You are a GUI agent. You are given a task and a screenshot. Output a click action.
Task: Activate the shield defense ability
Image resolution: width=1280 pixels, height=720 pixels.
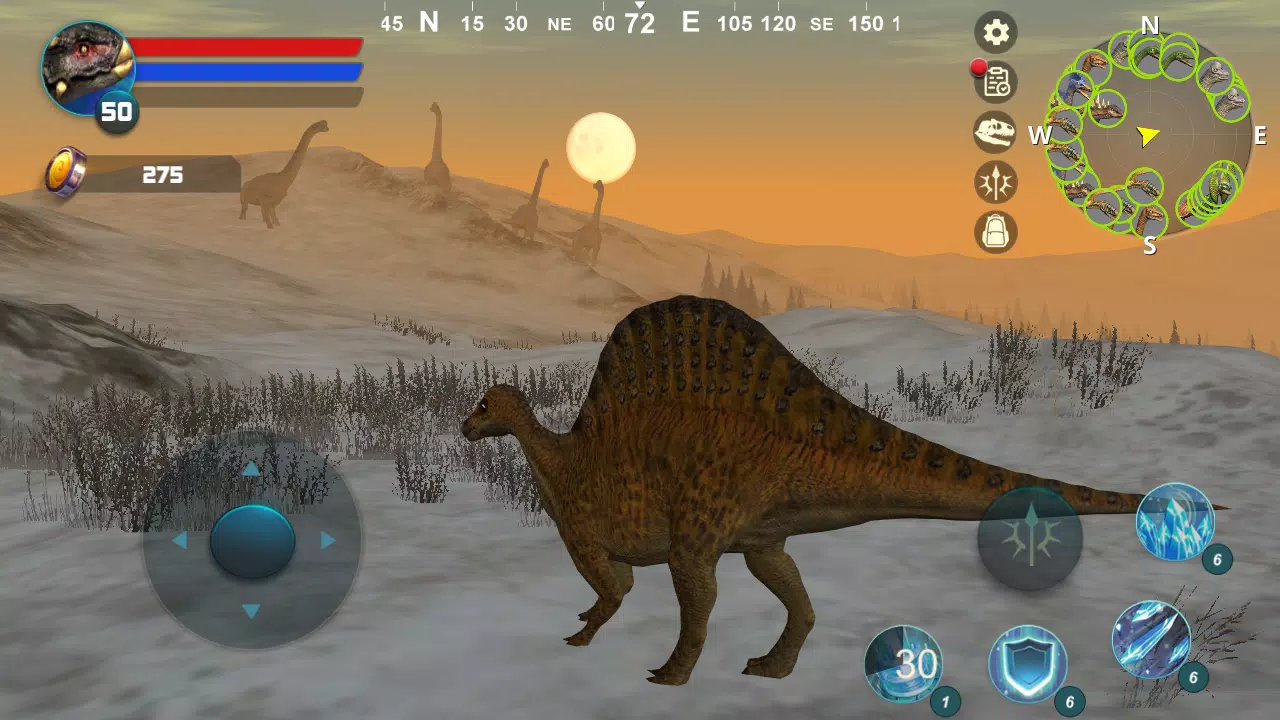tap(1028, 665)
